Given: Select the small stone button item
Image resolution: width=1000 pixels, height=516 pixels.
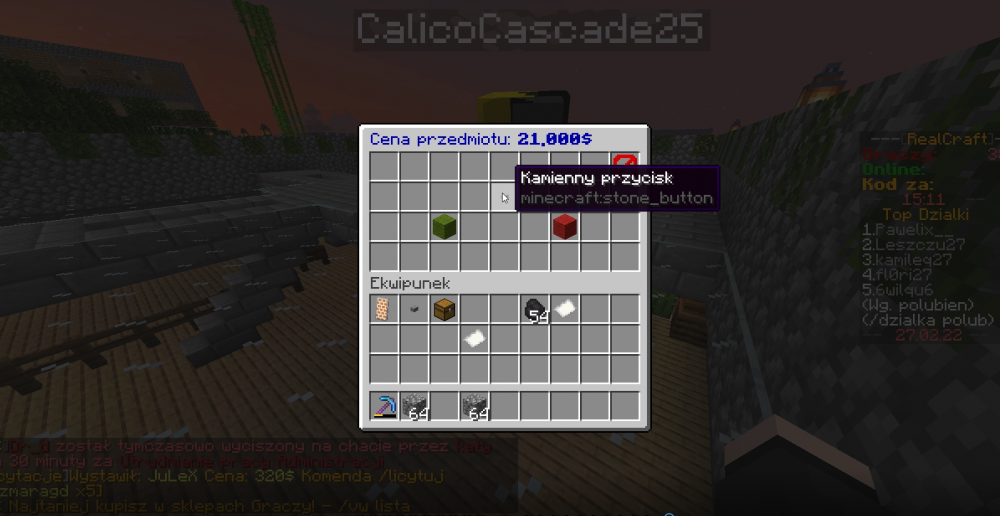Looking at the screenshot, I should [415, 310].
